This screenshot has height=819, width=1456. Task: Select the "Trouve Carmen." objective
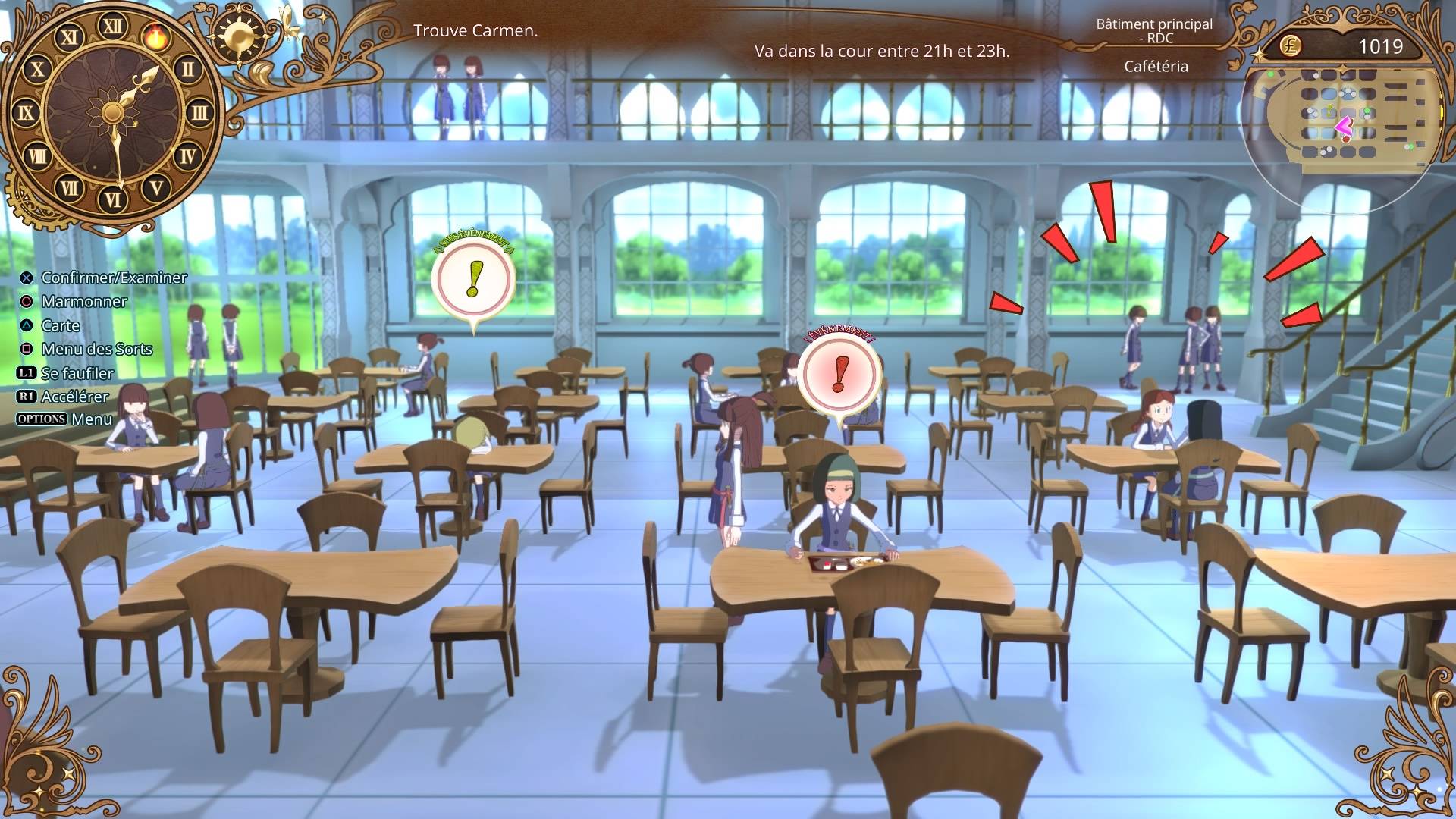475,31
